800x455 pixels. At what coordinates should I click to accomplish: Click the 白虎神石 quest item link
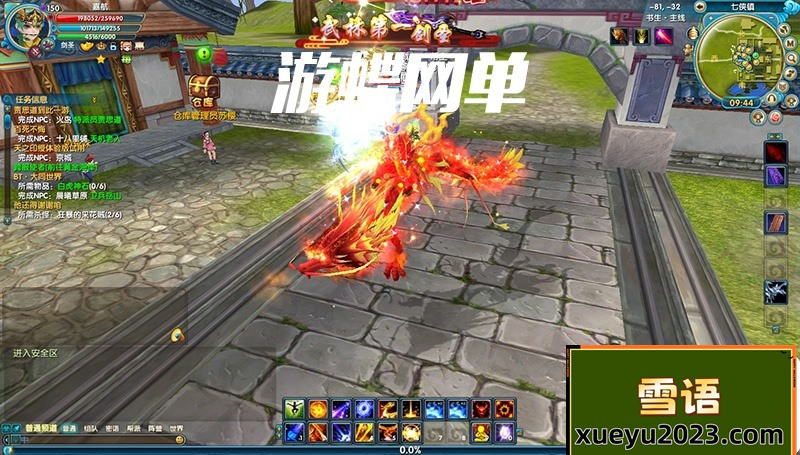tap(74, 185)
